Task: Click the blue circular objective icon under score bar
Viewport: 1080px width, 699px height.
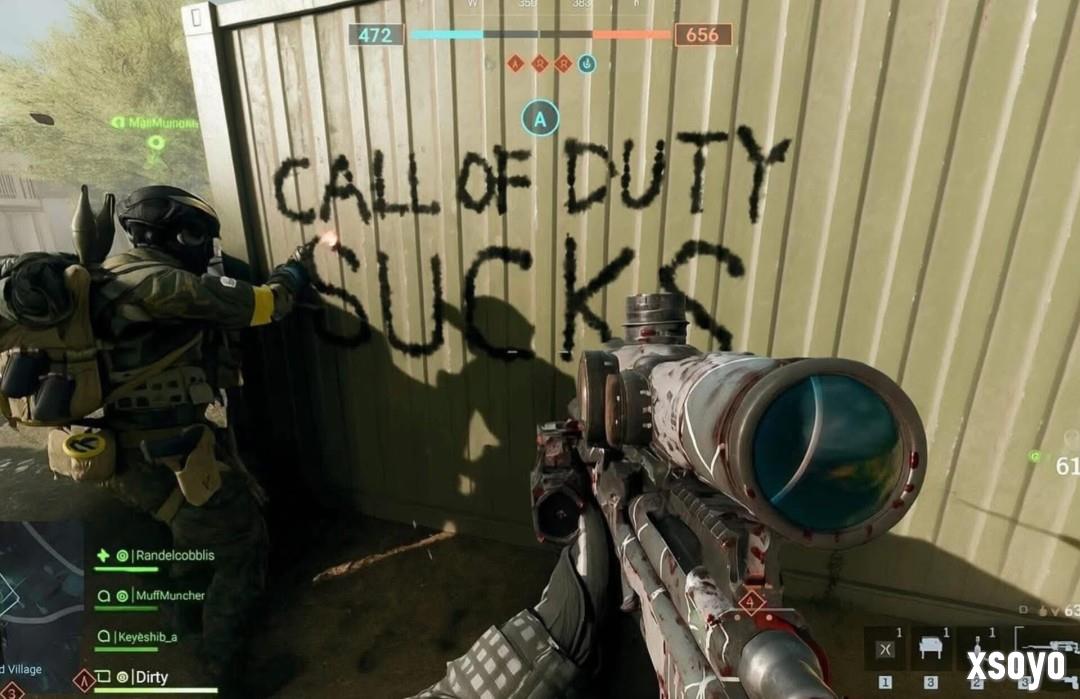Action: click(588, 64)
